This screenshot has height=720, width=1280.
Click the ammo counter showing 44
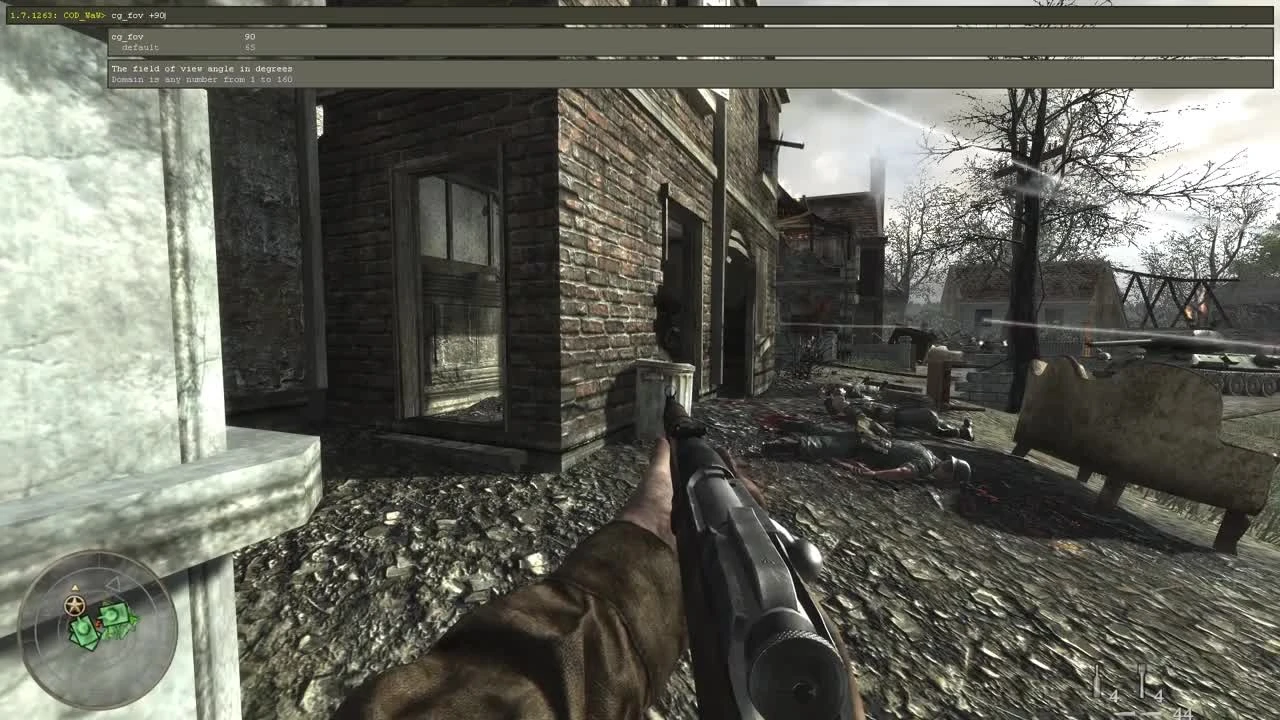[x=1184, y=715]
